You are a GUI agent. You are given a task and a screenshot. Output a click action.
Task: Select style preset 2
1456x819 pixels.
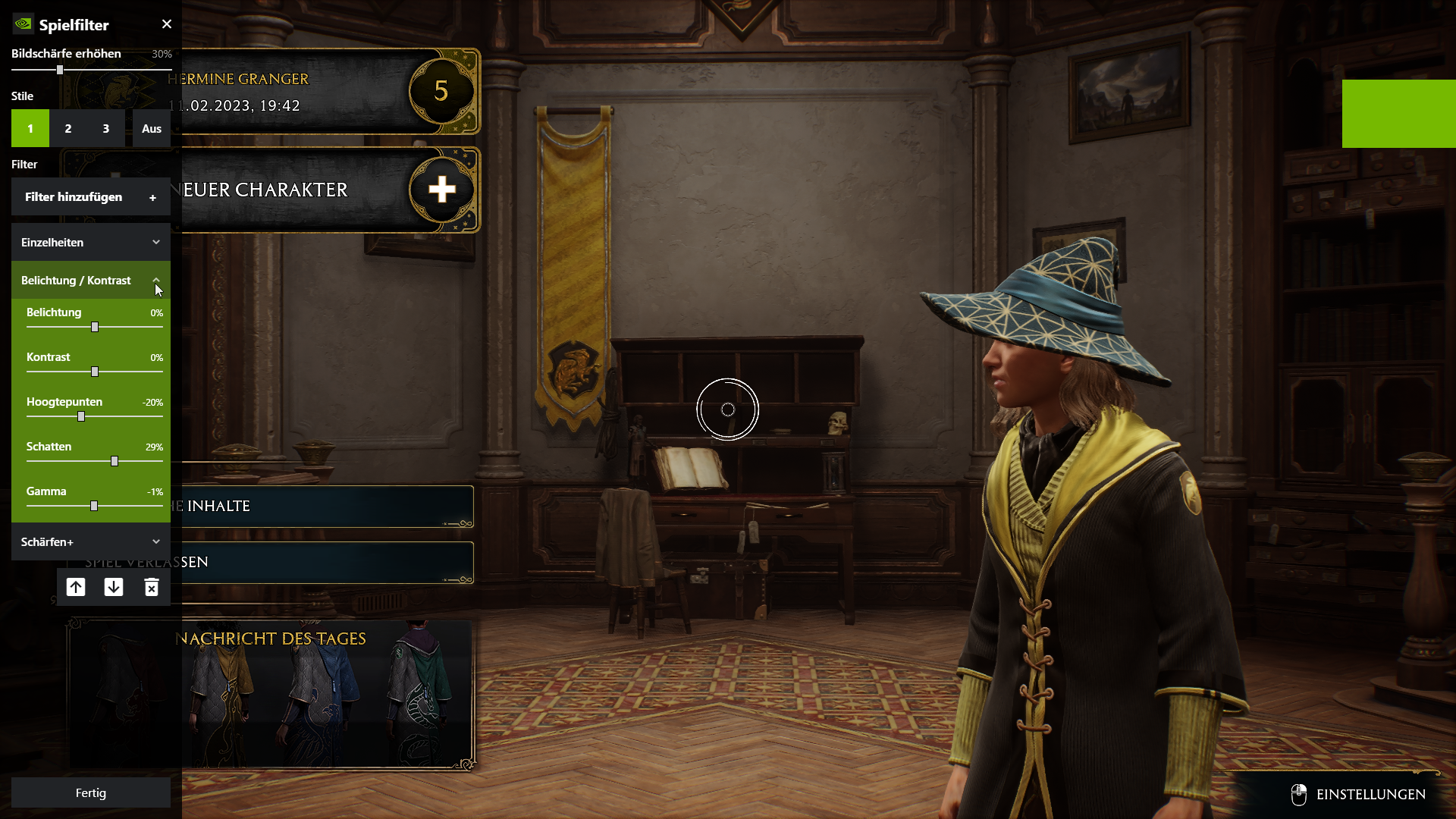(67, 128)
